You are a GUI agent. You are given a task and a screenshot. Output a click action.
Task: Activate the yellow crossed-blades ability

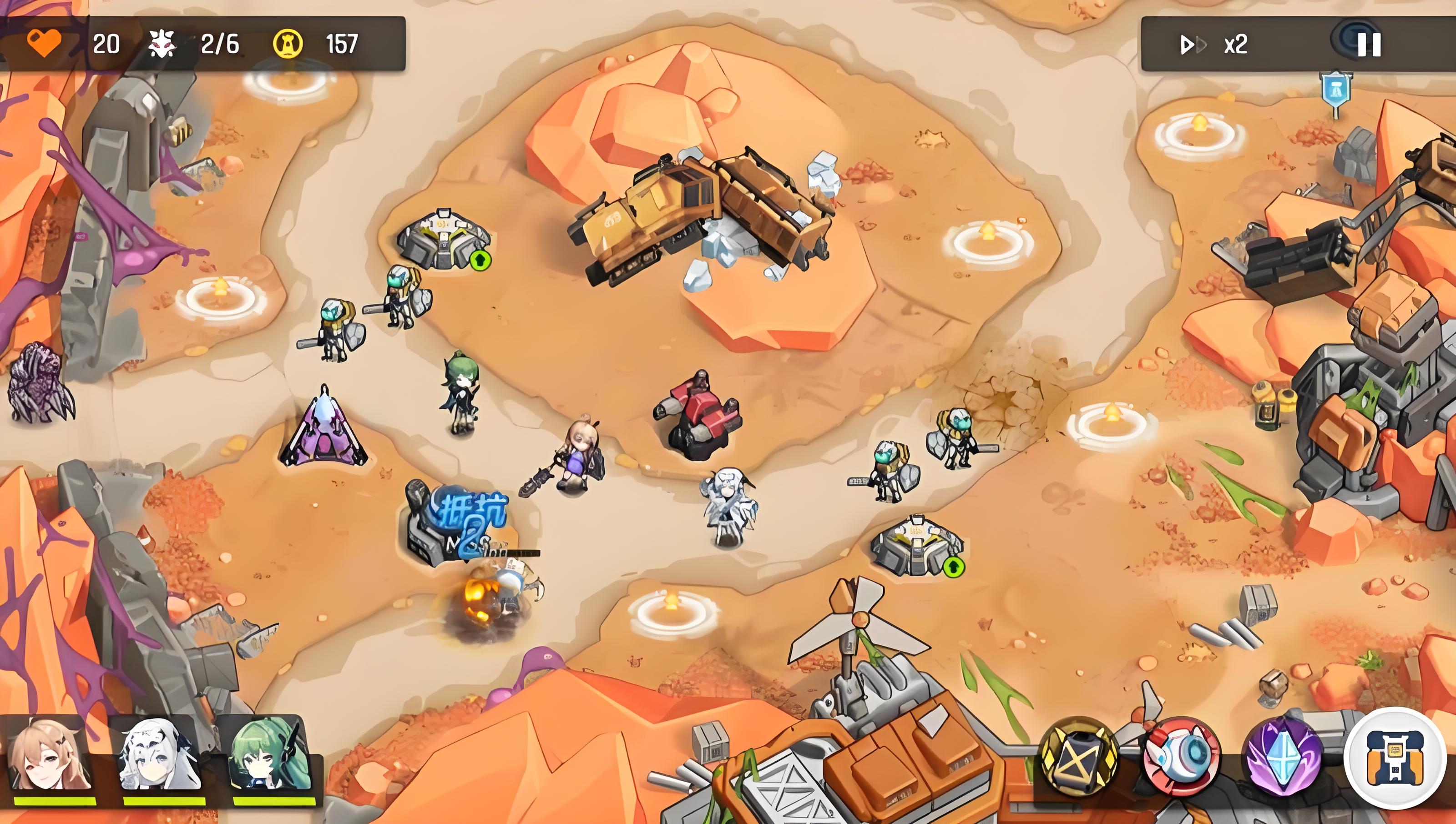[x=1078, y=755]
